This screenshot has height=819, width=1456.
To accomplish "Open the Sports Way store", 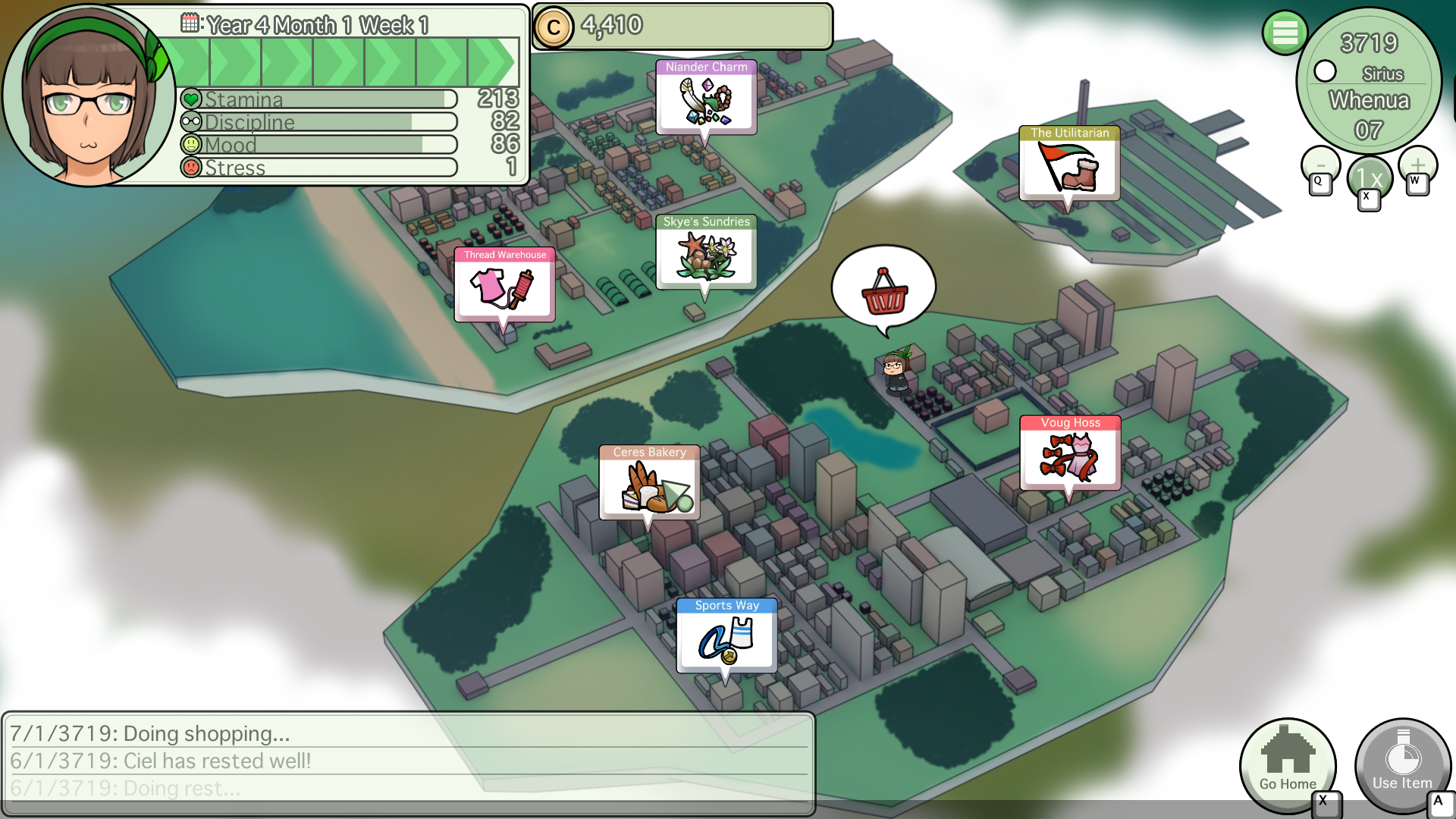I will pos(727,637).
